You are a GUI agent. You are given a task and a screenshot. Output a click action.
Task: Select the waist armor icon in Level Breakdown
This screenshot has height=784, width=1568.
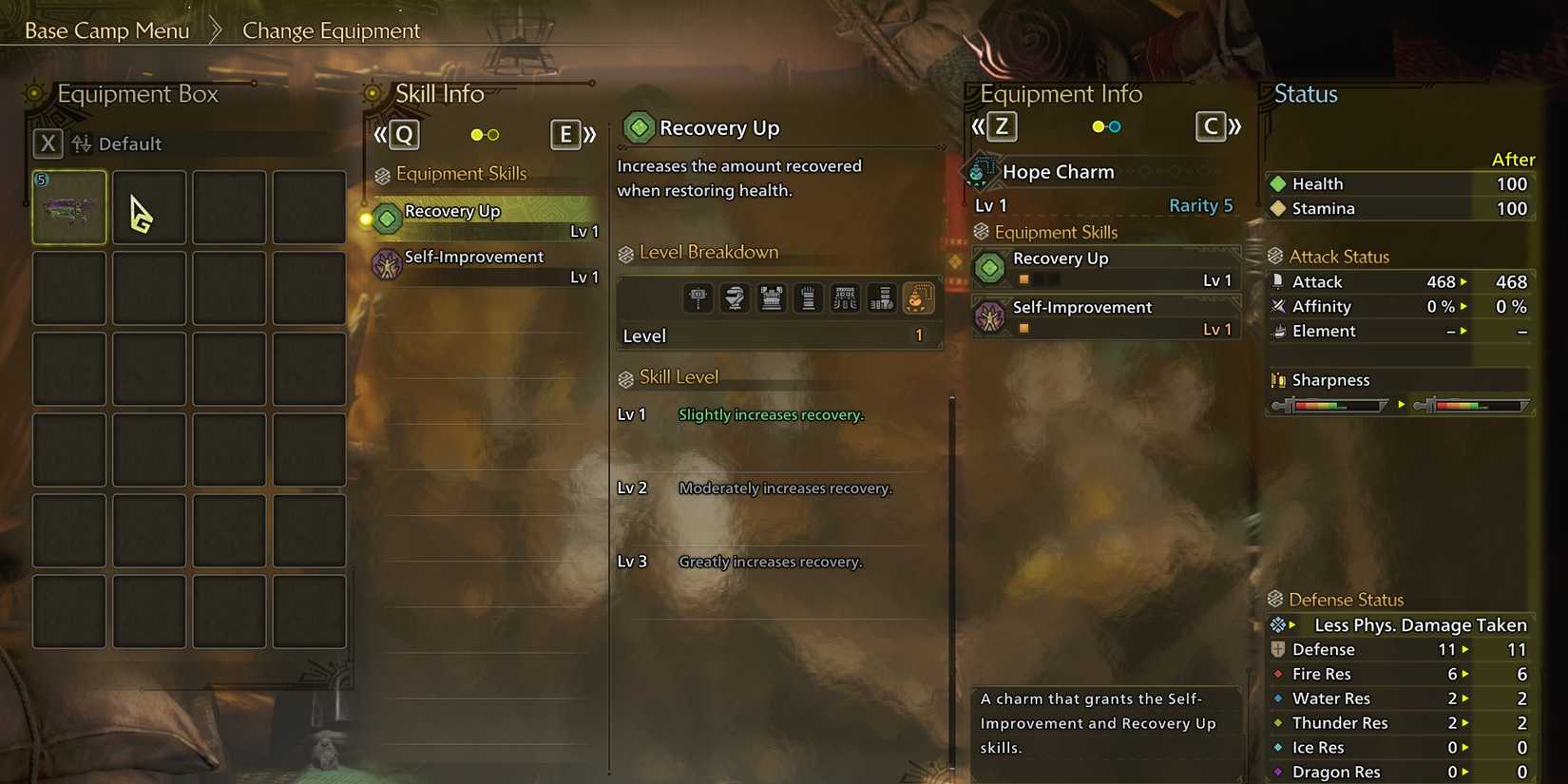[x=844, y=297]
